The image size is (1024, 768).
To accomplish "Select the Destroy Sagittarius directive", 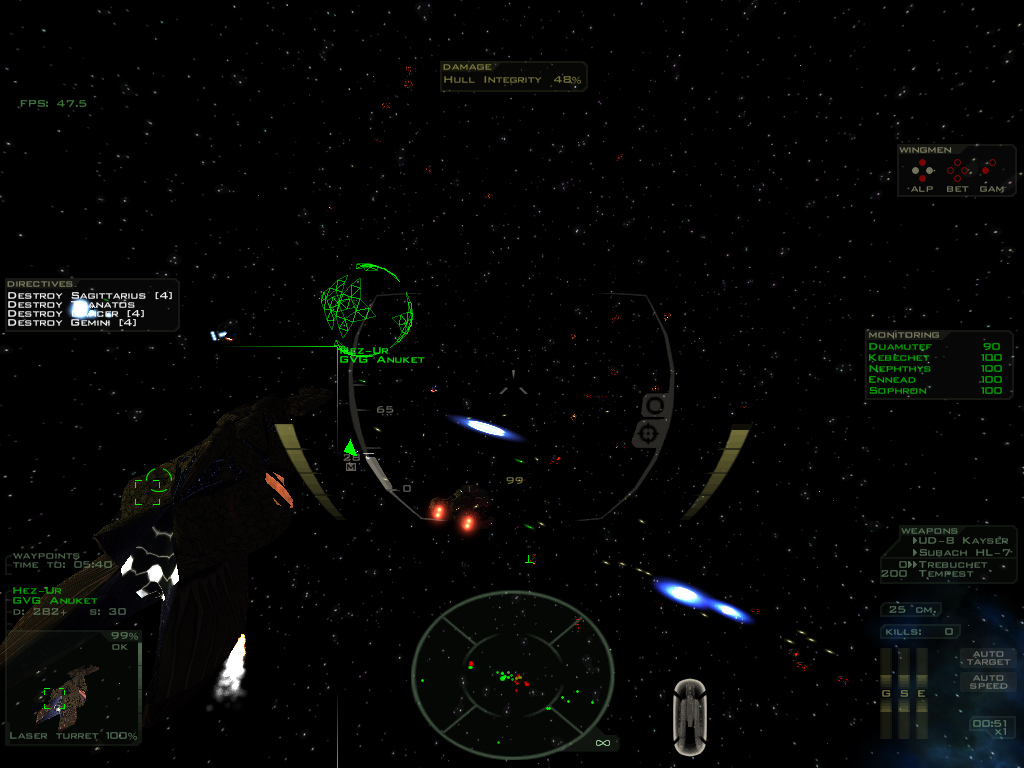I will click(x=91, y=295).
